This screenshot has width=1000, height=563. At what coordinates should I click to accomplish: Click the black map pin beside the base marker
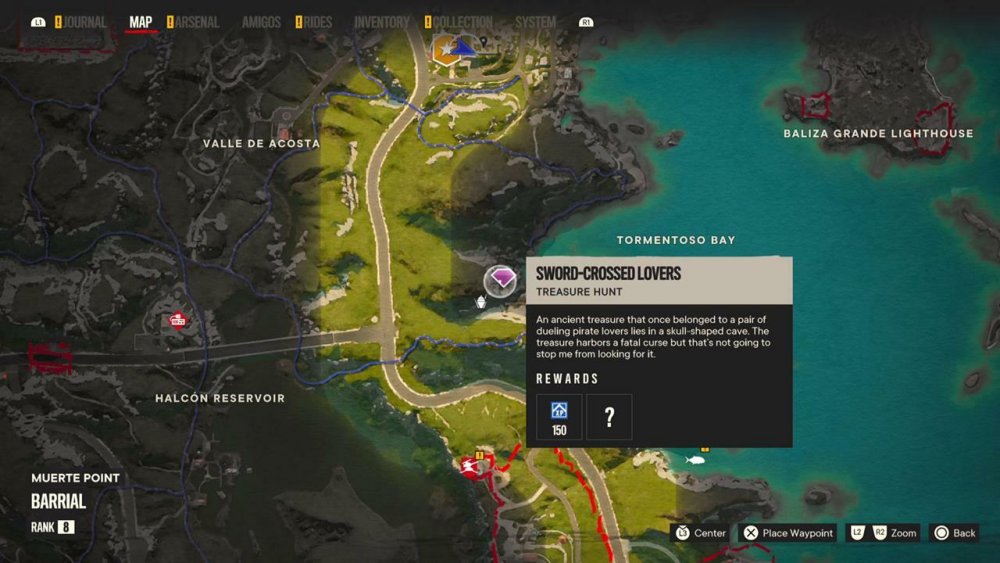[483, 42]
